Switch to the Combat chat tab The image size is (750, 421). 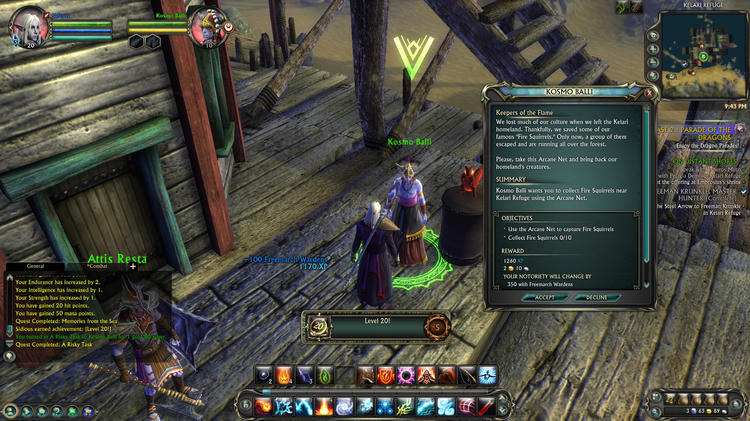pyautogui.click(x=96, y=266)
